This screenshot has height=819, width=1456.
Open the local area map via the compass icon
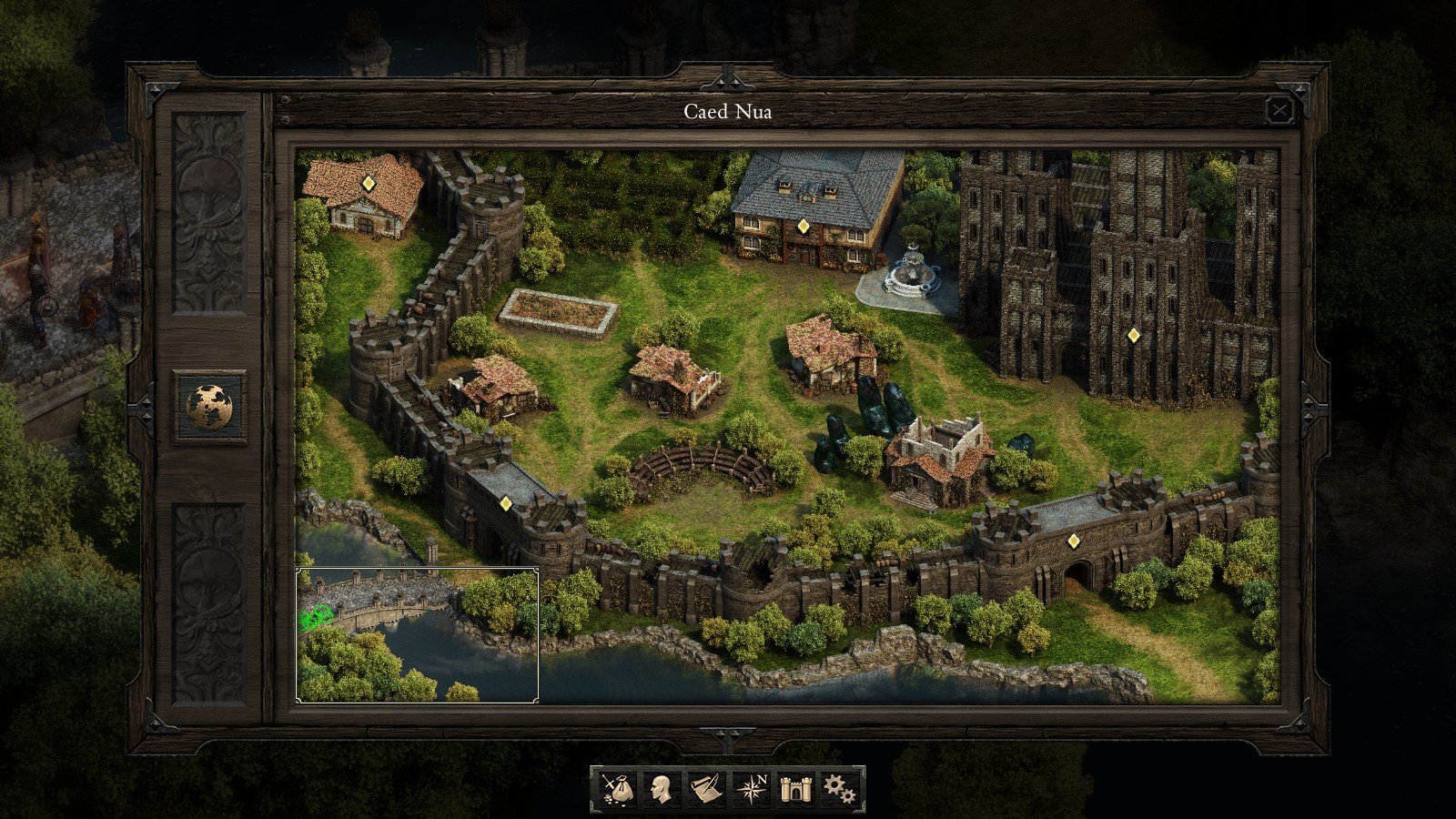[x=751, y=790]
